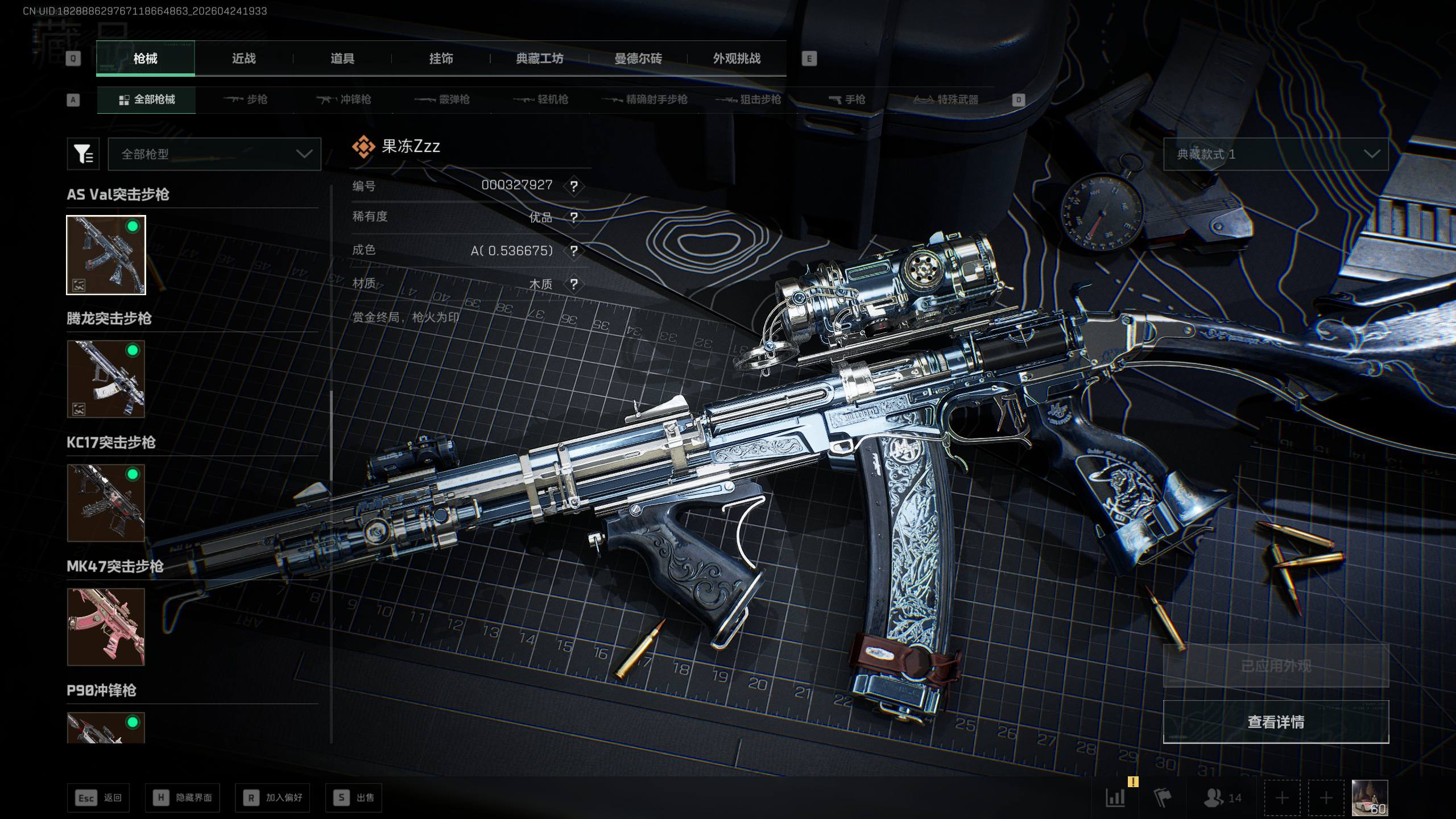Open the 典藏款式 1 dropdown
Screen dimensions: 1456x819
1276,154
